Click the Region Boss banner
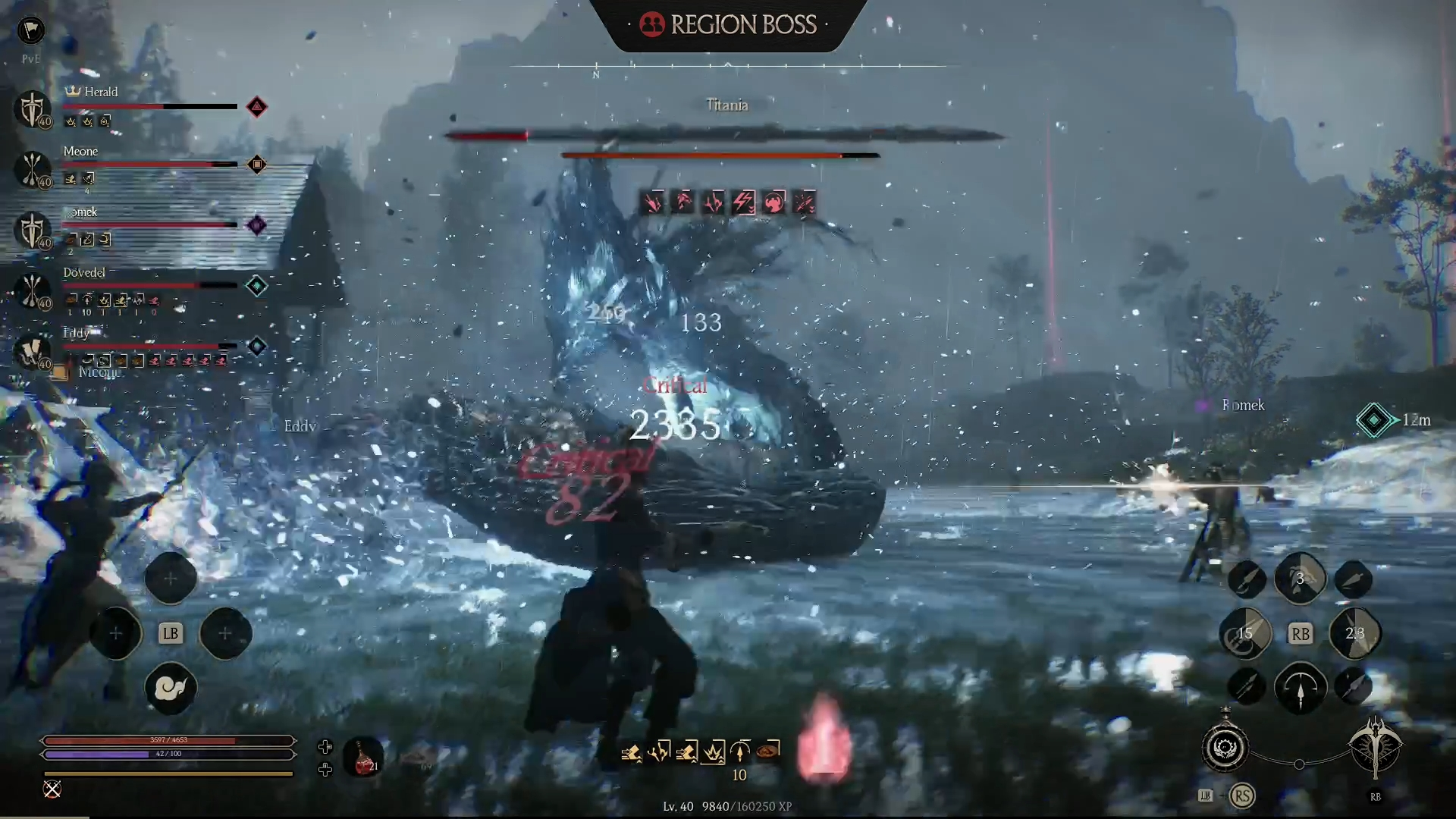The image size is (1456, 819). click(728, 25)
